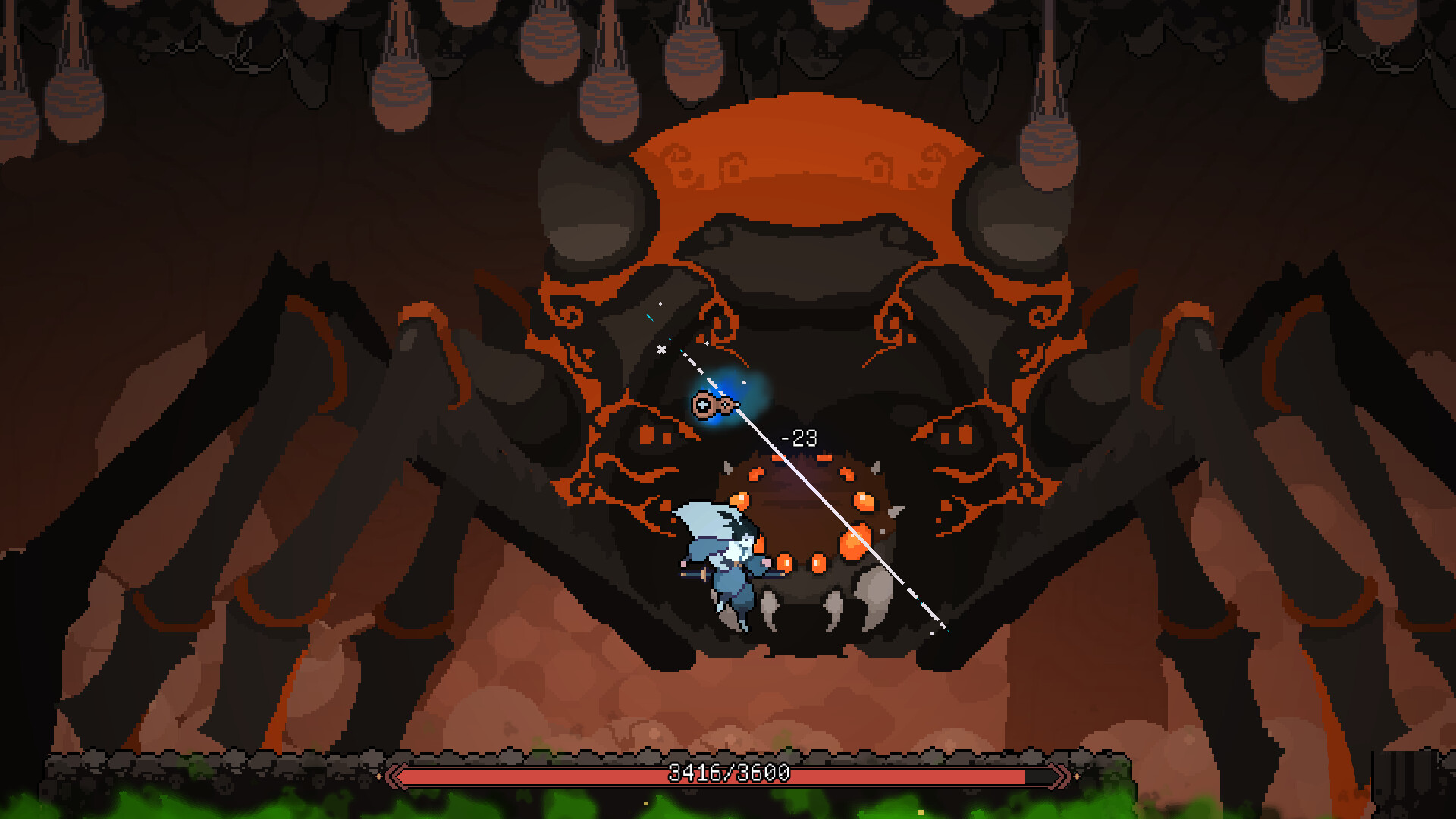Click the right arrow chevron on the boss health bar
Screen dimensions: 1456x819
click(1059, 775)
